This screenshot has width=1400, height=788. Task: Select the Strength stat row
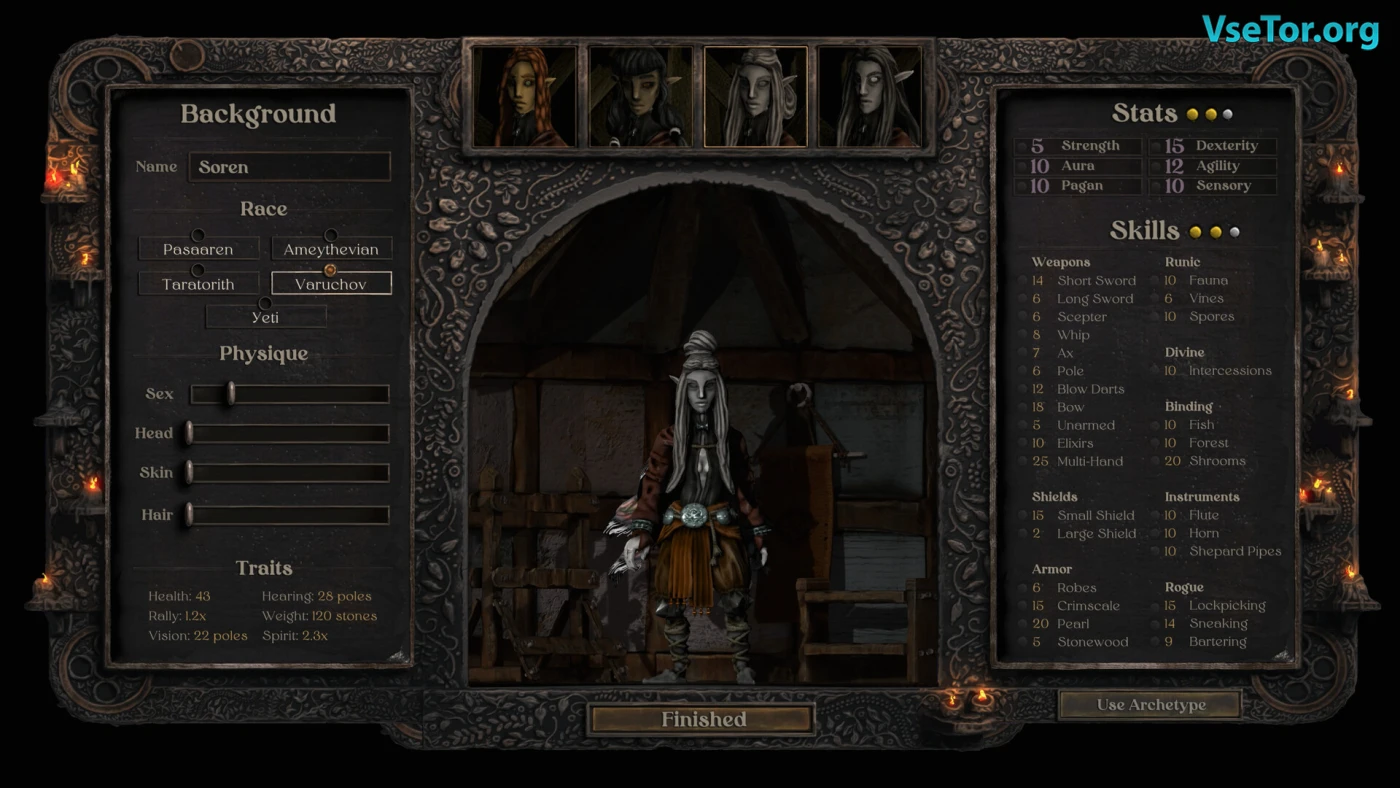click(1078, 146)
